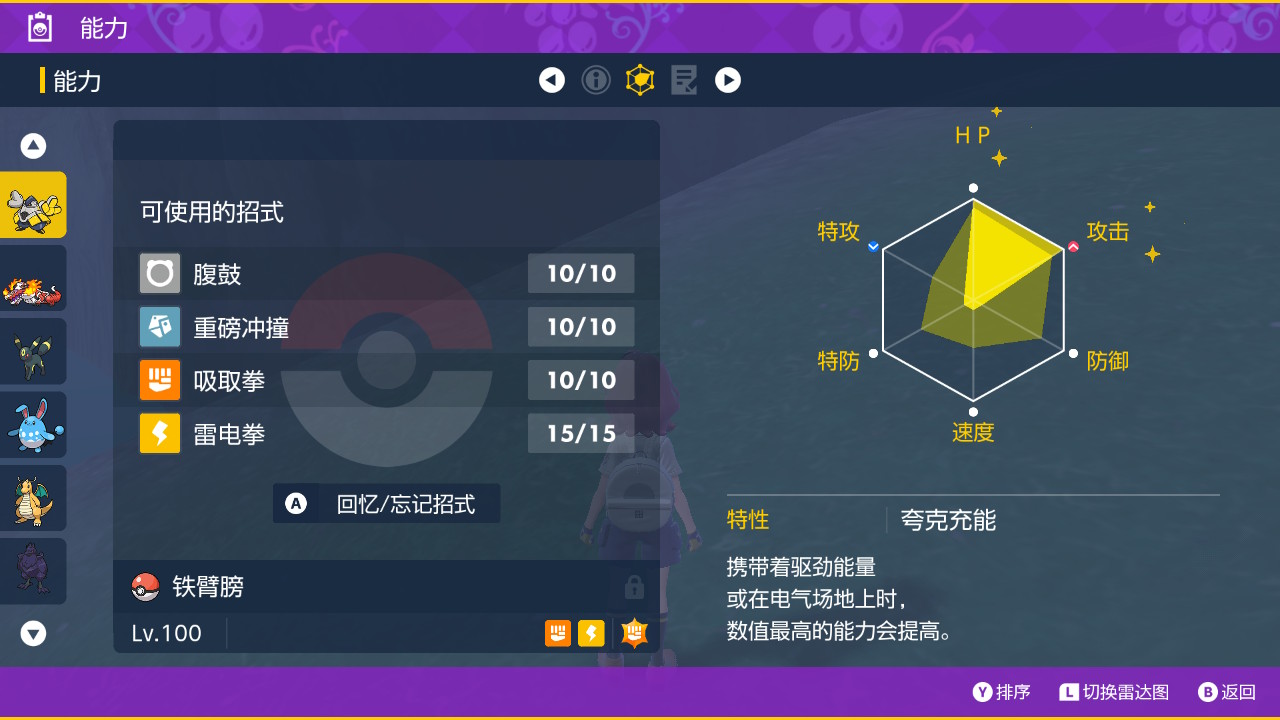Click the camera icon in top-left corner
Viewport: 1280px width, 720px height.
pos(39,27)
